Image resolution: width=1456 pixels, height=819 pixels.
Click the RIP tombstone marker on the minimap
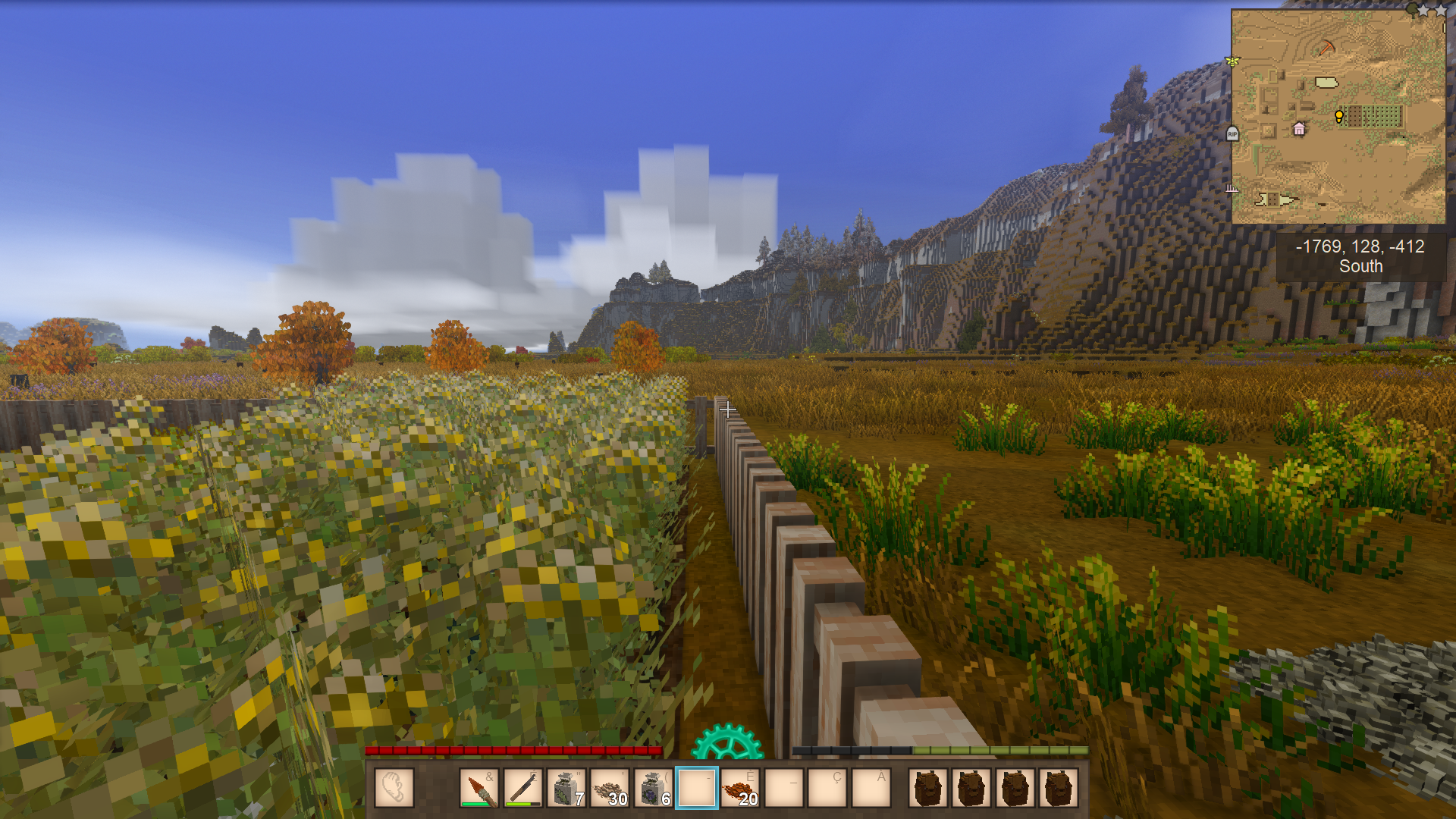[1232, 134]
